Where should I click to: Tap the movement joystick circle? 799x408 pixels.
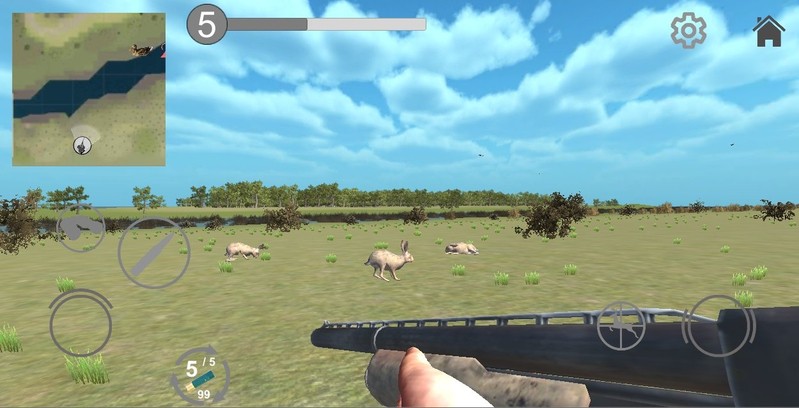pyautogui.click(x=80, y=322)
